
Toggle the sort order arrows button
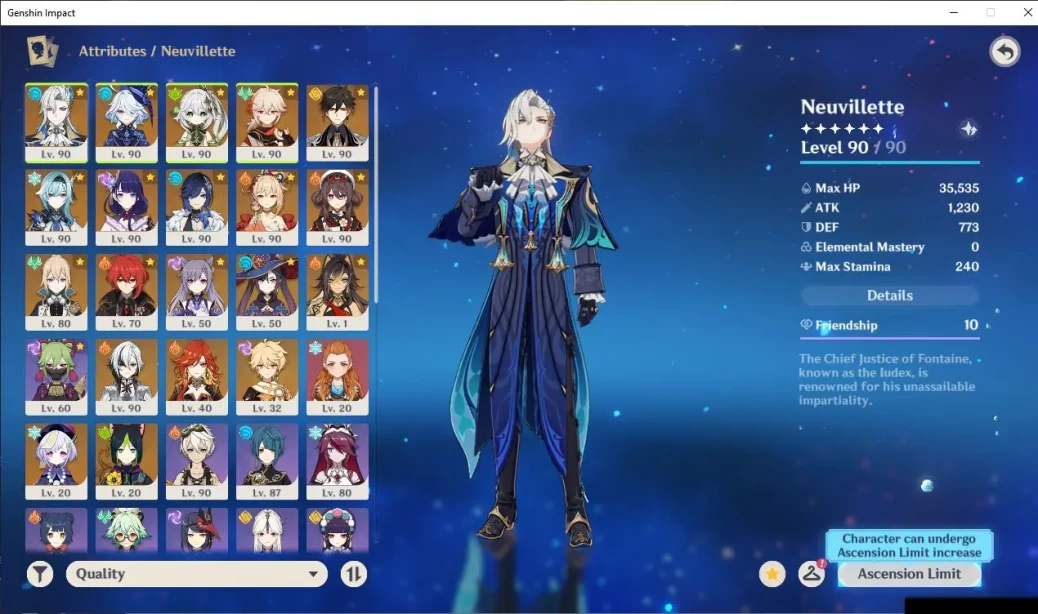353,574
